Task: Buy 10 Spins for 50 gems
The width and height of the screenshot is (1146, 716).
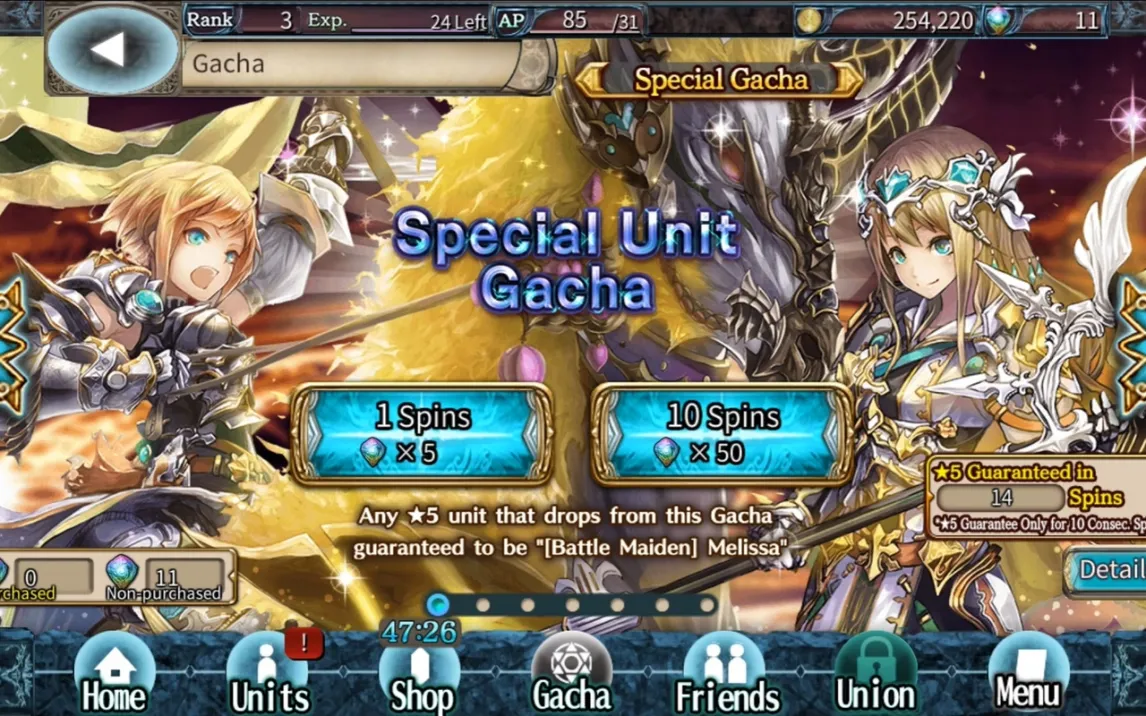Action: click(721, 434)
